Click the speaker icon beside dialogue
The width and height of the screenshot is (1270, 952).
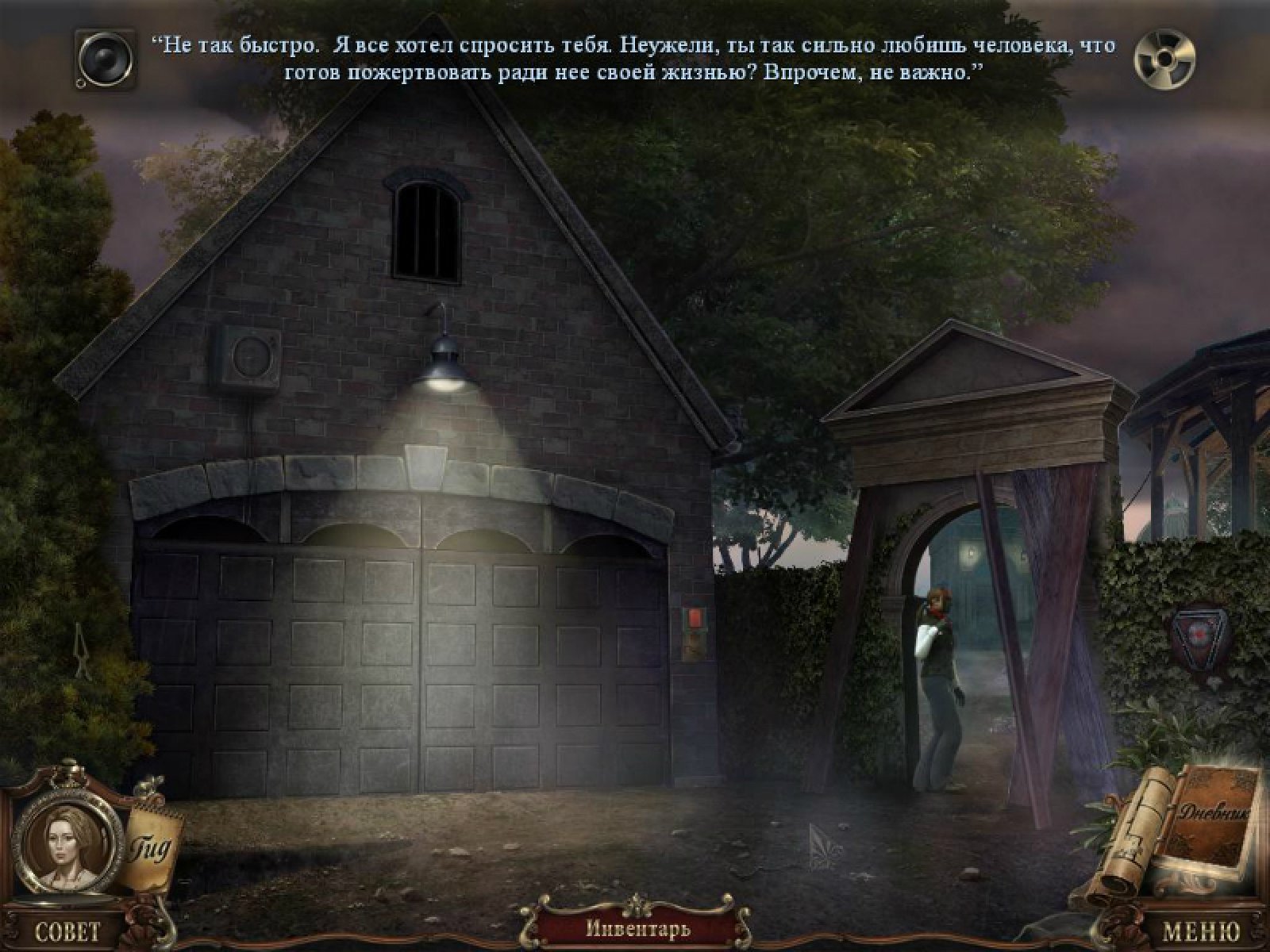click(106, 58)
